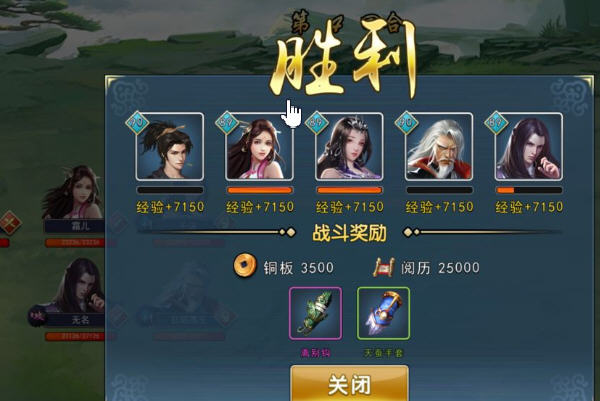Select the long-haired man in purple portrait
The width and height of the screenshot is (600, 401).
(x=528, y=147)
